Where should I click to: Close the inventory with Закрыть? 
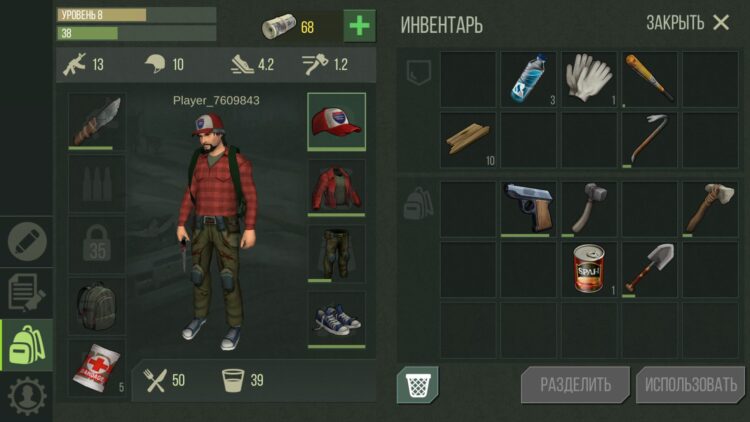[688, 23]
